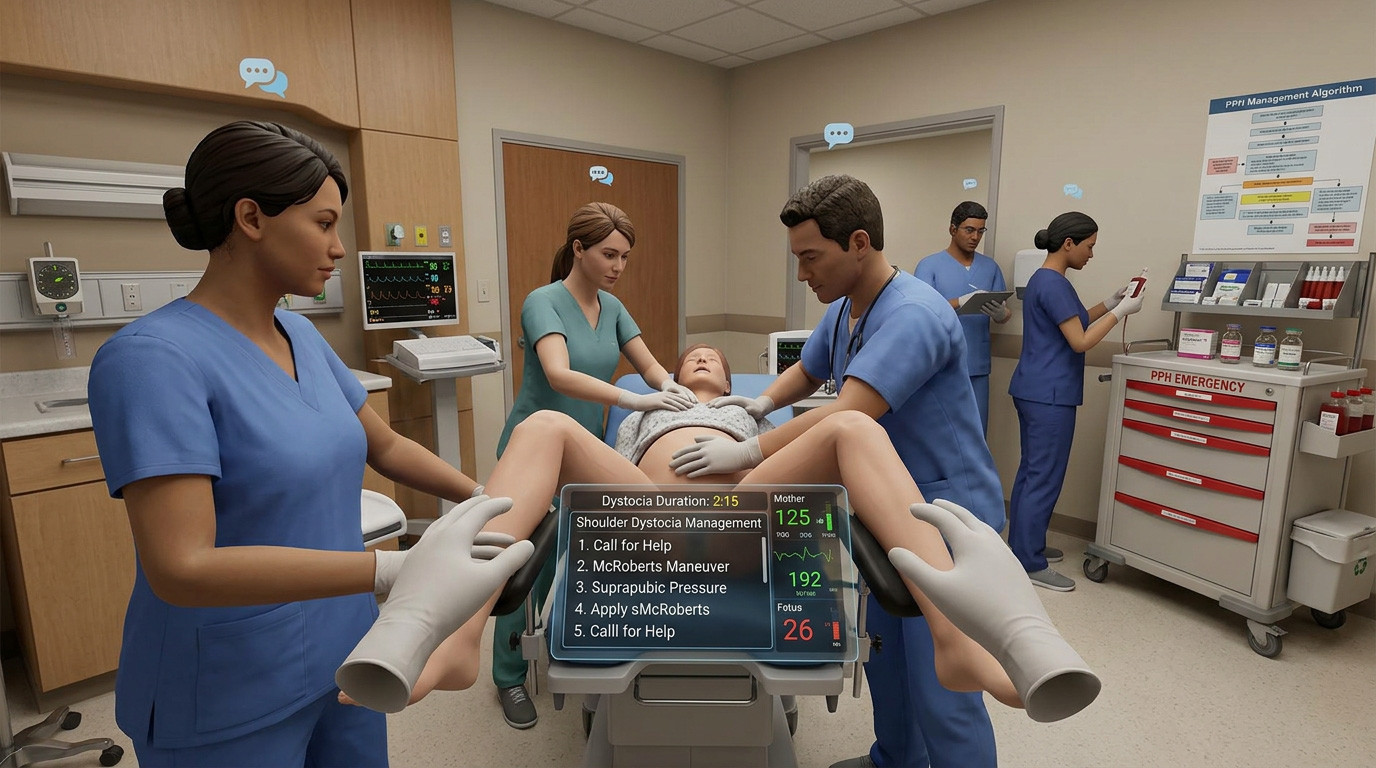Select the speech bubble by the clipboard nurse
Viewport: 1376px width, 768px height.
pos(968,183)
